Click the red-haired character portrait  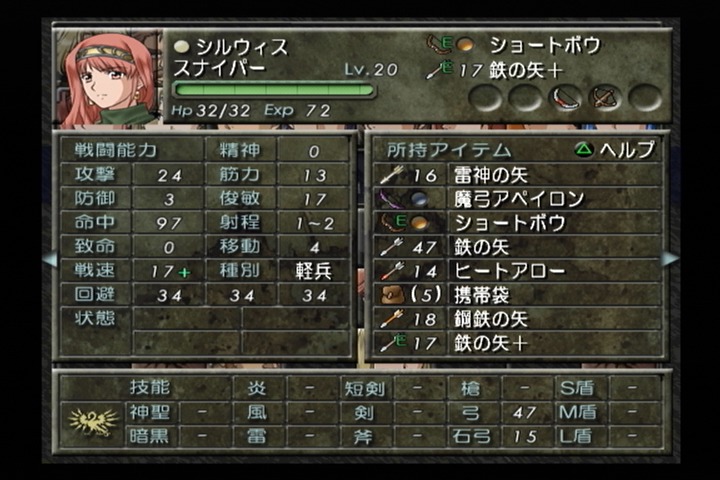(105, 78)
